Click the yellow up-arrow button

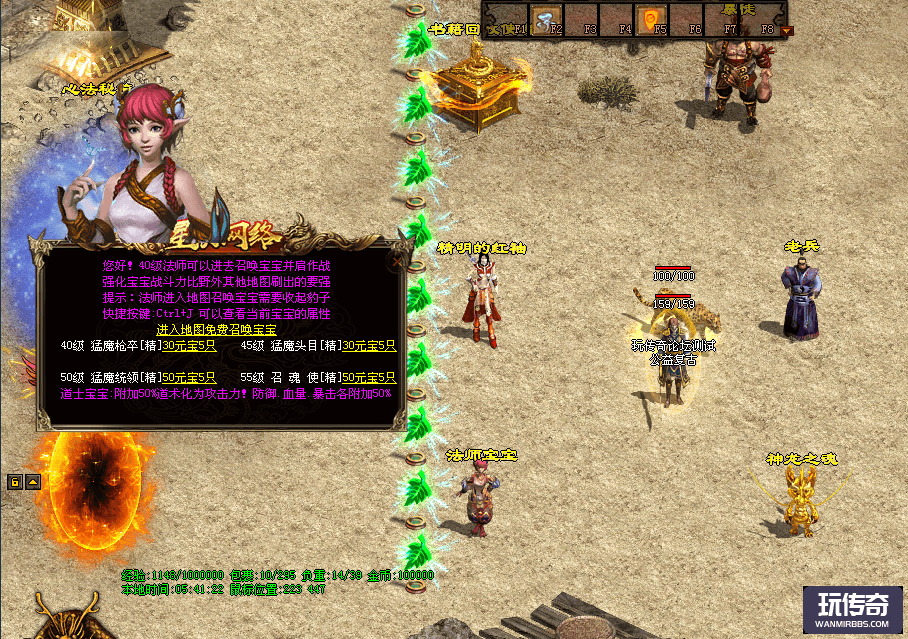coord(33,482)
